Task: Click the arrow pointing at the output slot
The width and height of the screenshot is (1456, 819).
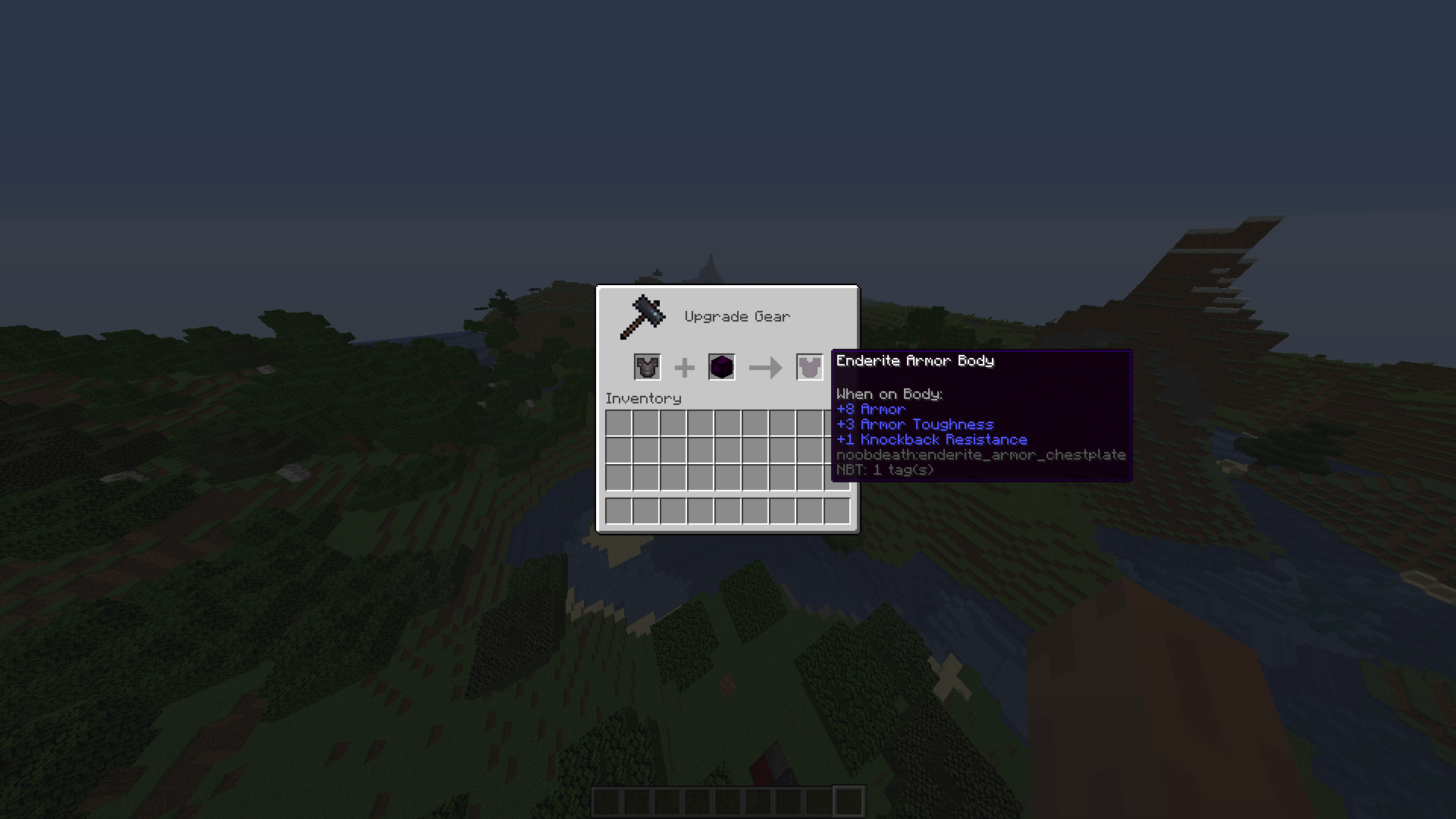Action: pyautogui.click(x=764, y=367)
